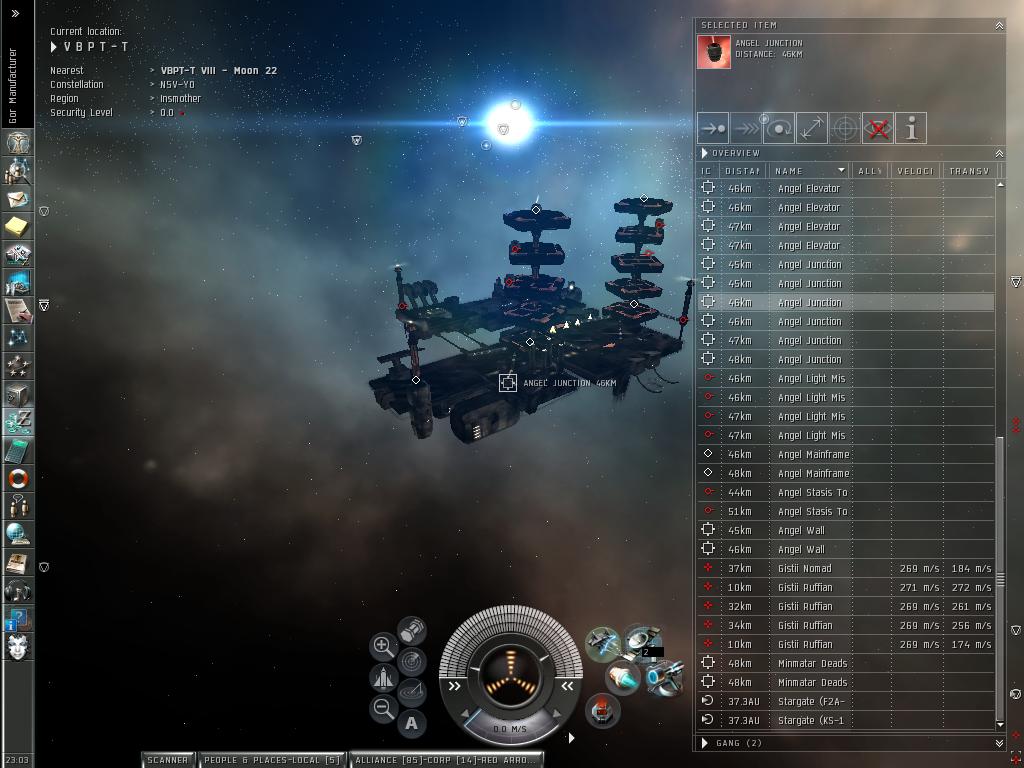Toggle the autopilot 'A' button

pos(412,723)
